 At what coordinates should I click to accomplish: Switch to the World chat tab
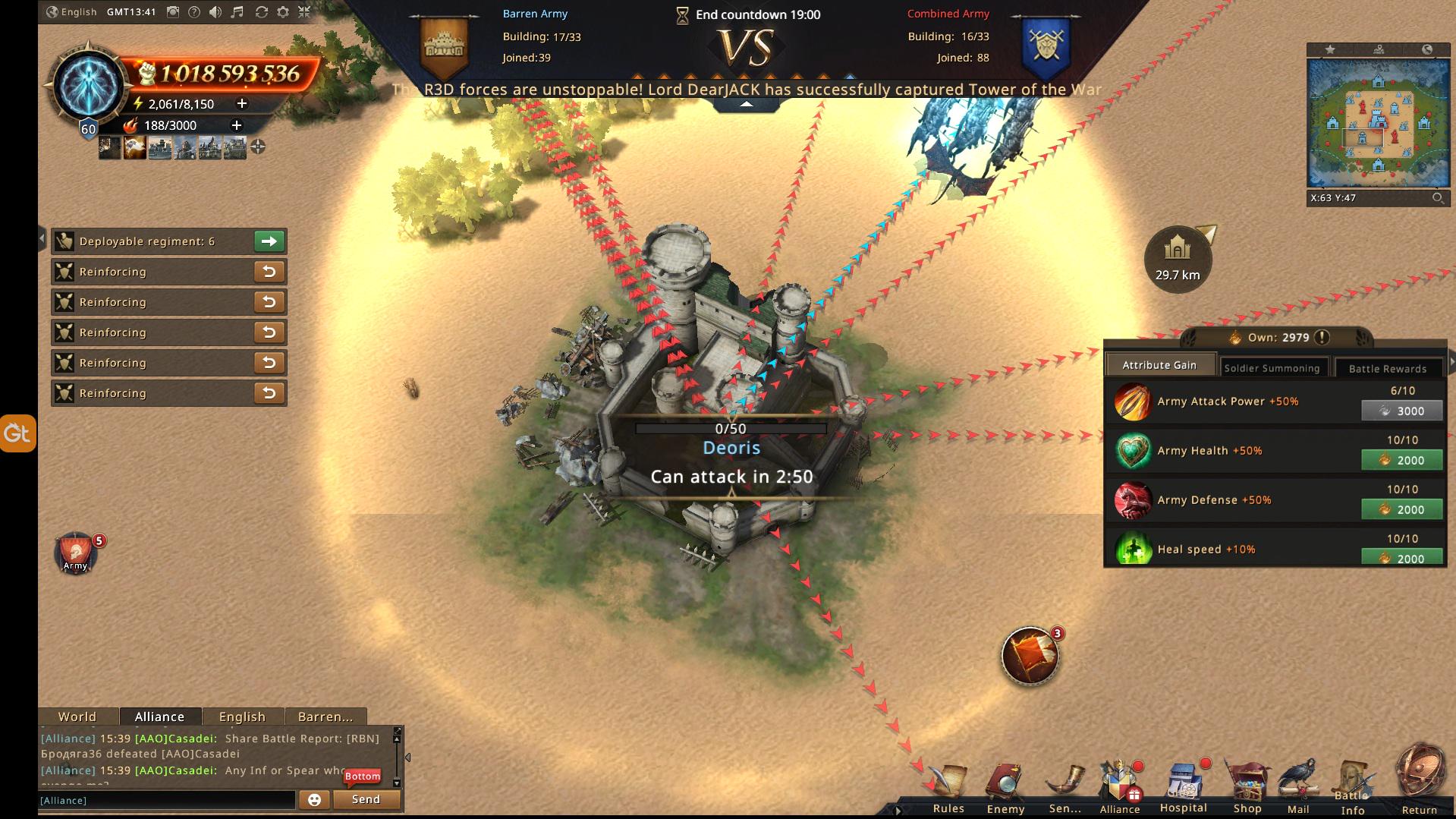[77, 717]
